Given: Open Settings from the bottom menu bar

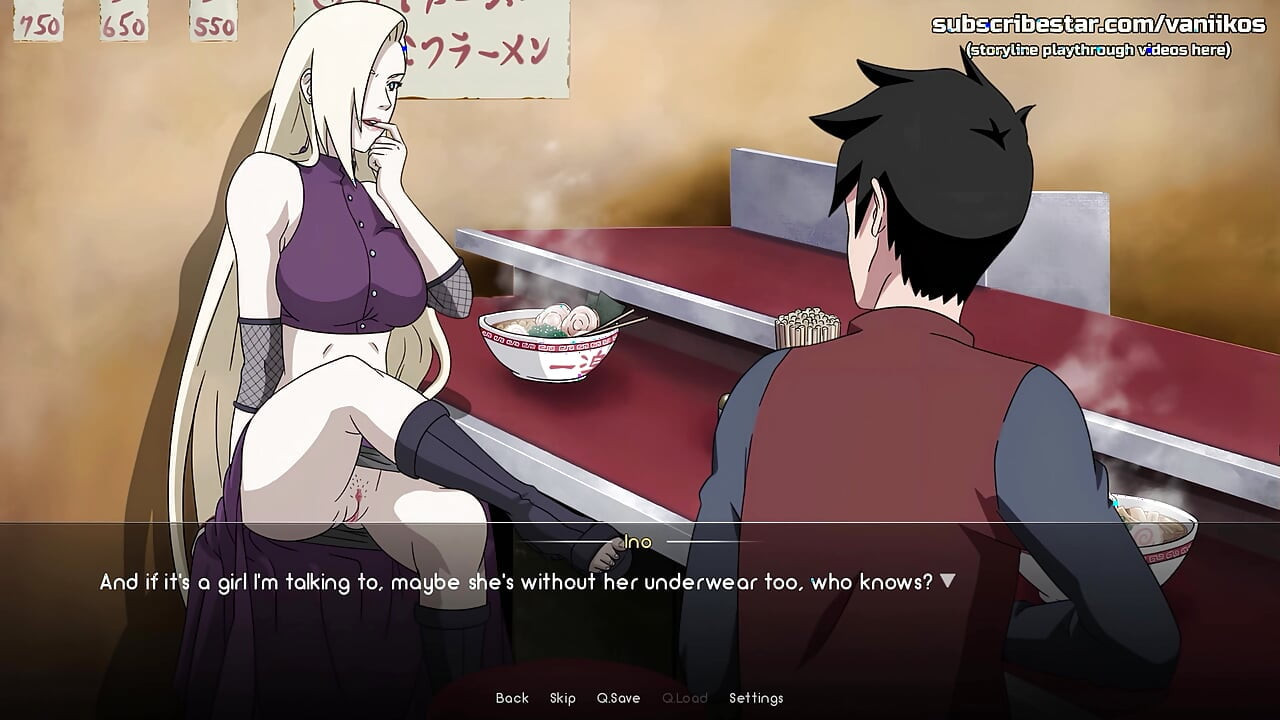Looking at the screenshot, I should 758,697.
